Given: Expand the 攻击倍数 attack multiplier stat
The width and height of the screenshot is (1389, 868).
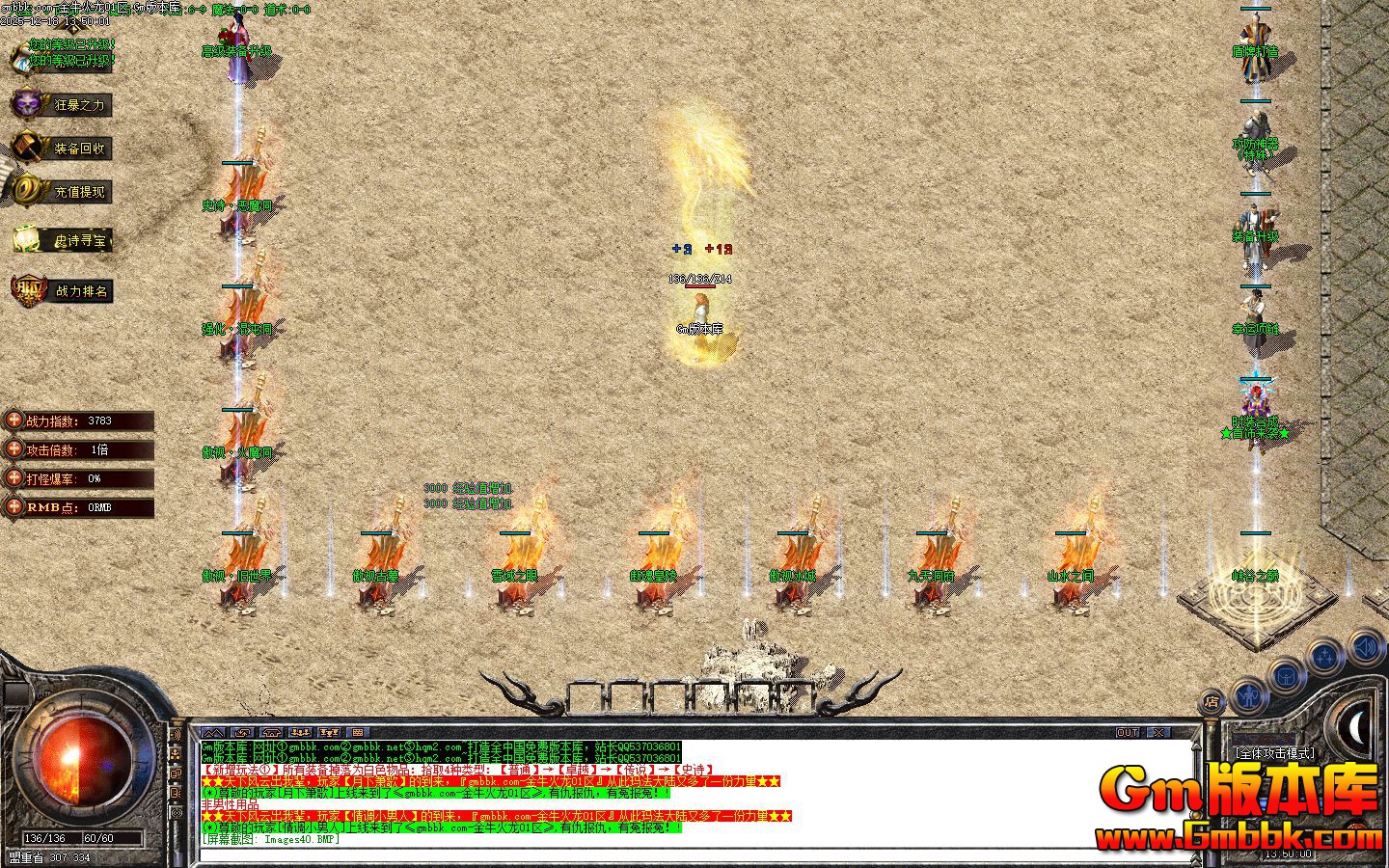Looking at the screenshot, I should click(14, 449).
